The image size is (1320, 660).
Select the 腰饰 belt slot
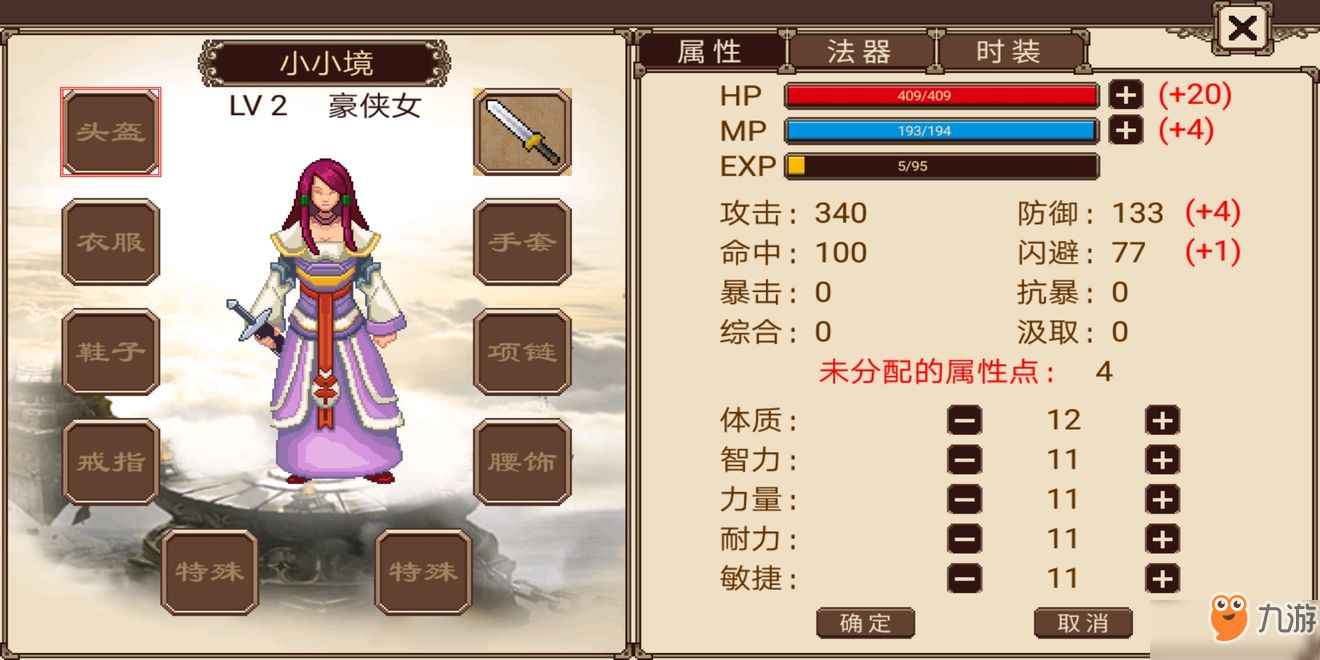(x=521, y=462)
